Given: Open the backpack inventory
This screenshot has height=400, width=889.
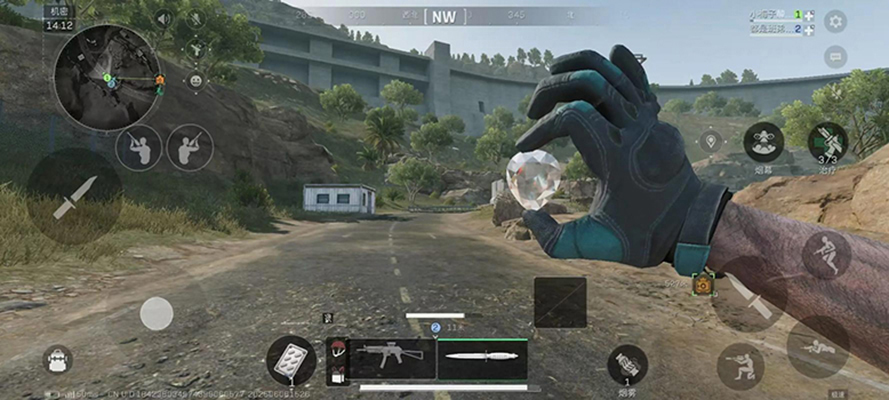Looking at the screenshot, I should (57, 359).
